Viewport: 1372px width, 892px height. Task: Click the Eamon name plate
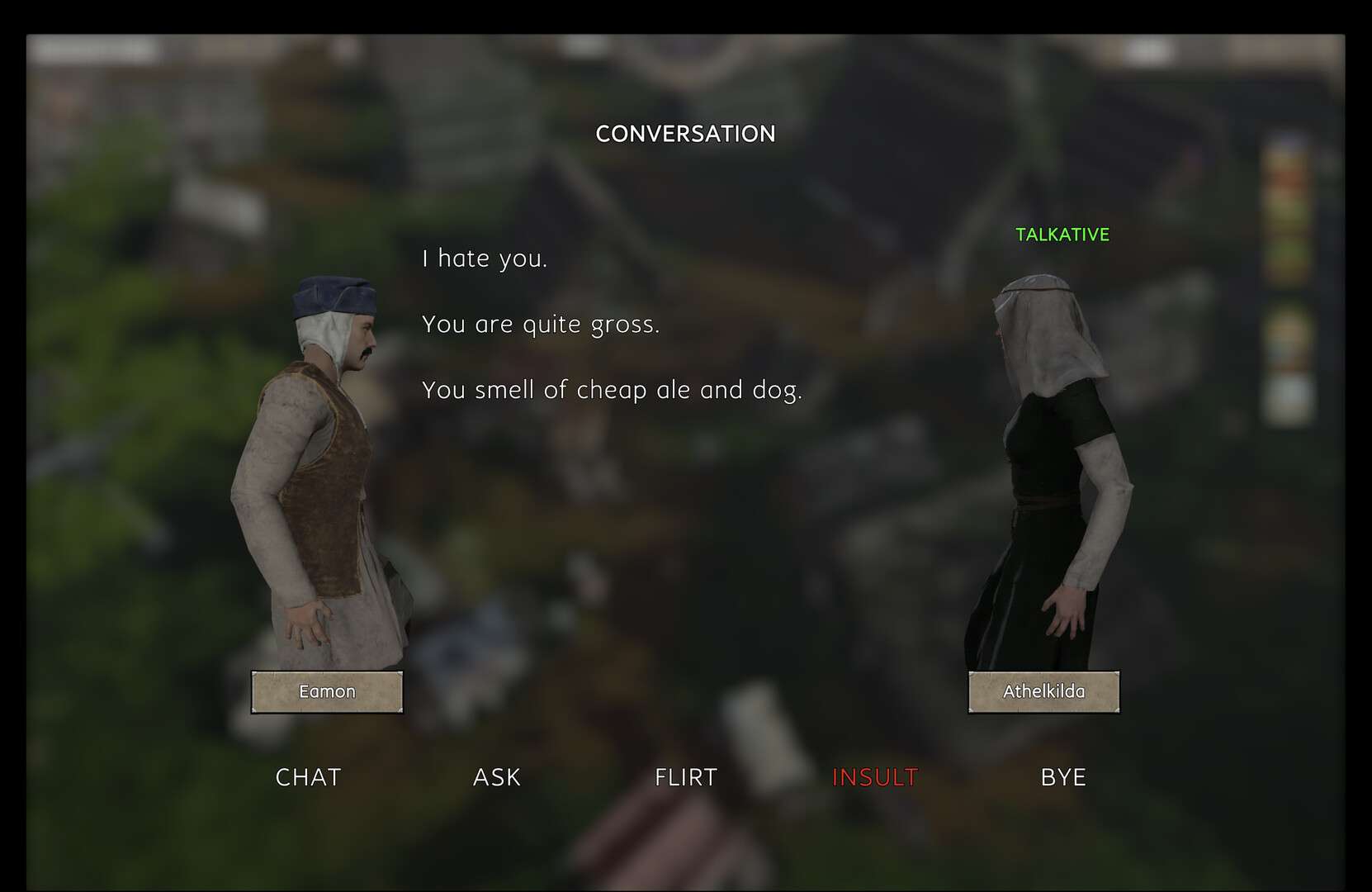[x=327, y=692]
